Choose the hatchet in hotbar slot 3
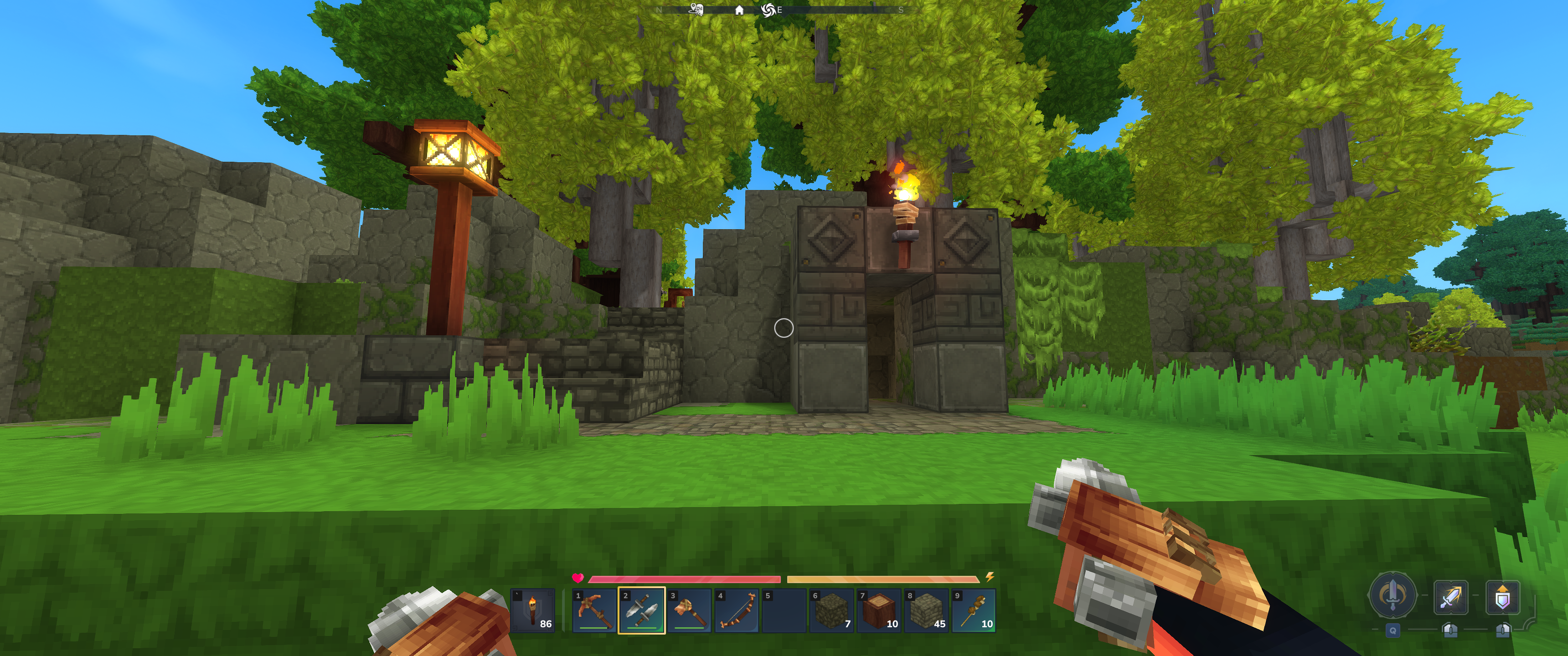1568x656 pixels. click(x=689, y=610)
